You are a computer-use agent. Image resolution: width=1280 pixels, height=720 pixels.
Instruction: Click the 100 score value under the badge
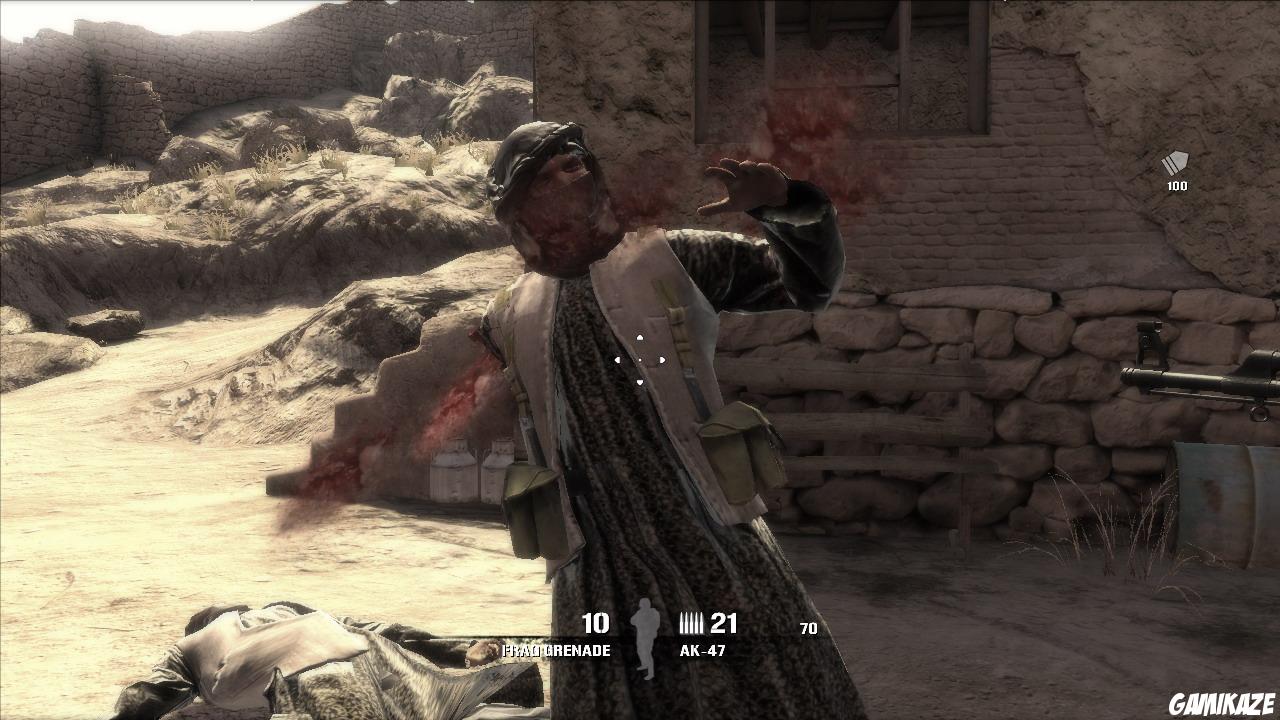click(1176, 185)
